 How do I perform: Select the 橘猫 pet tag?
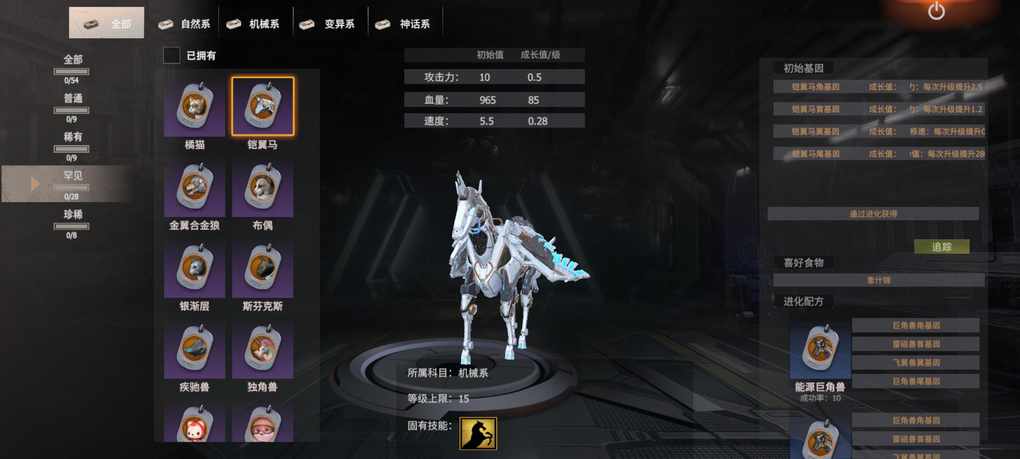[194, 107]
